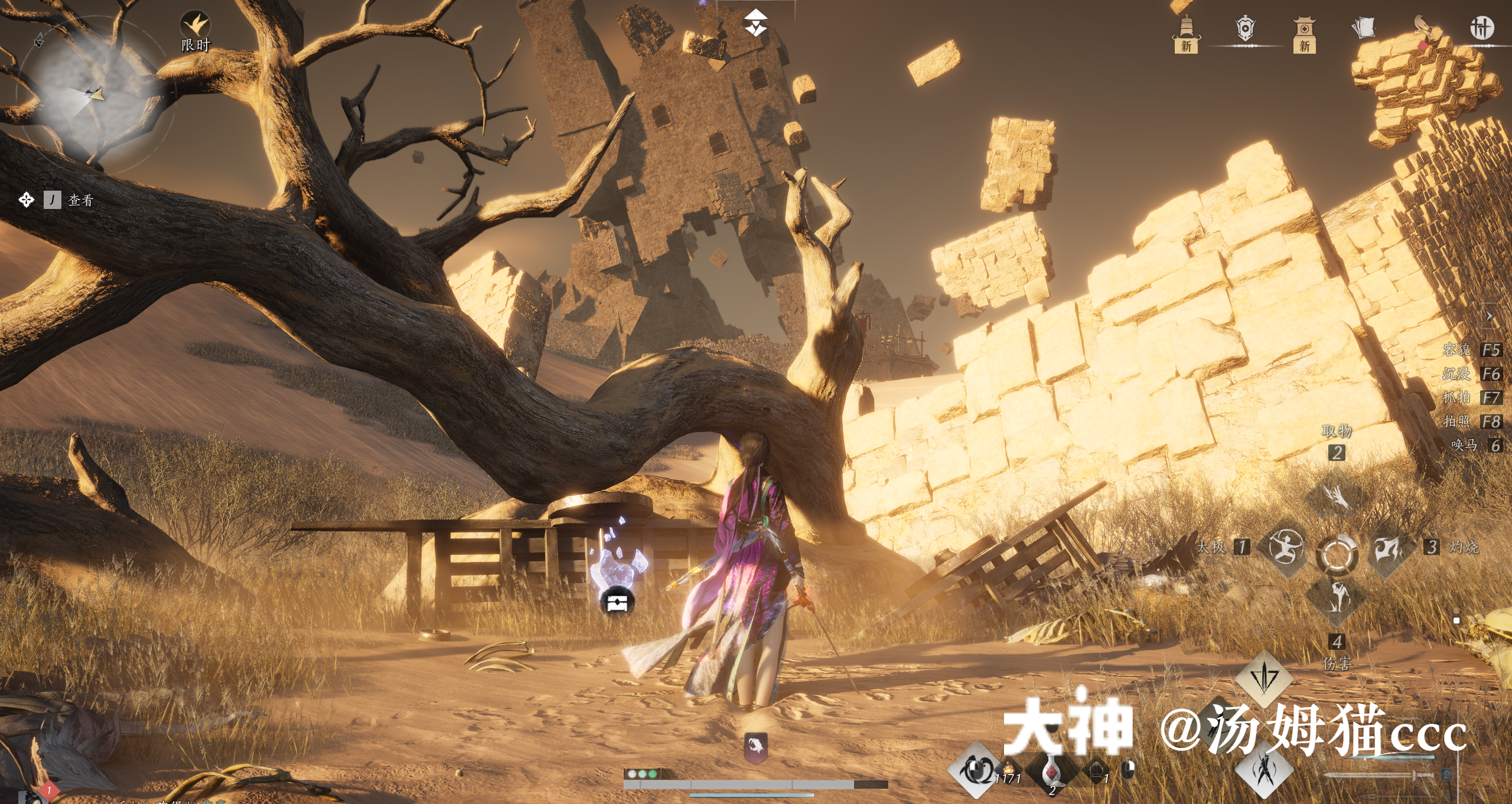Use the 取物 item-grab skill
1512x804 pixels.
[x=1337, y=495]
